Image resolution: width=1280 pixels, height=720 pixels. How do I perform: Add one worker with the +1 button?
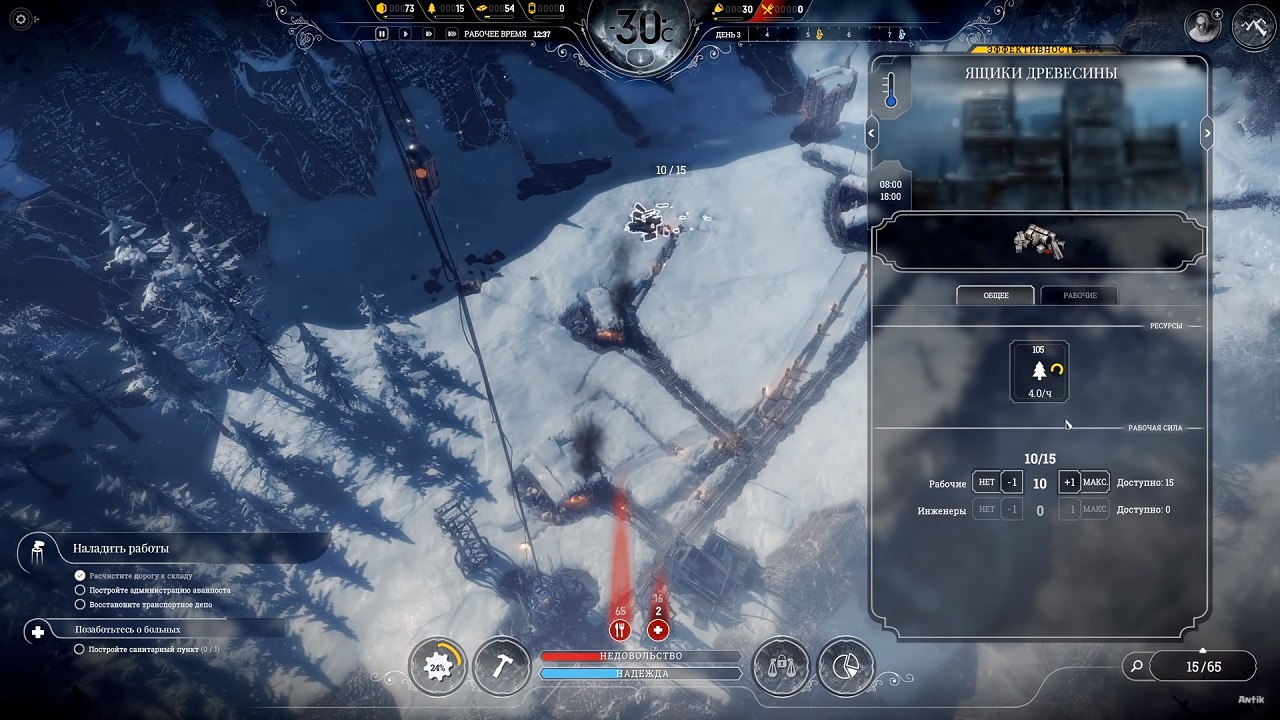[x=1069, y=483]
